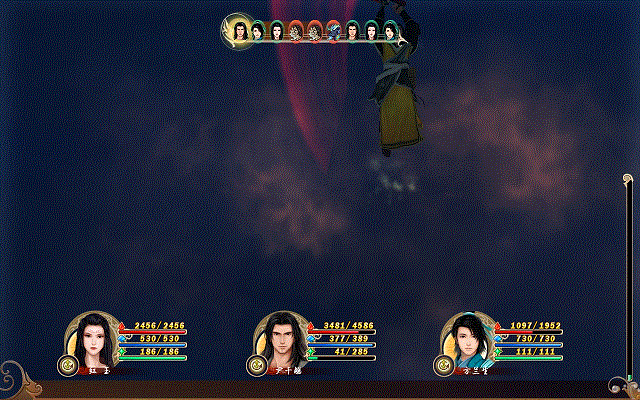640x400 pixels.
Task: Select Hongyu's character portrait
Action: pos(94,338)
